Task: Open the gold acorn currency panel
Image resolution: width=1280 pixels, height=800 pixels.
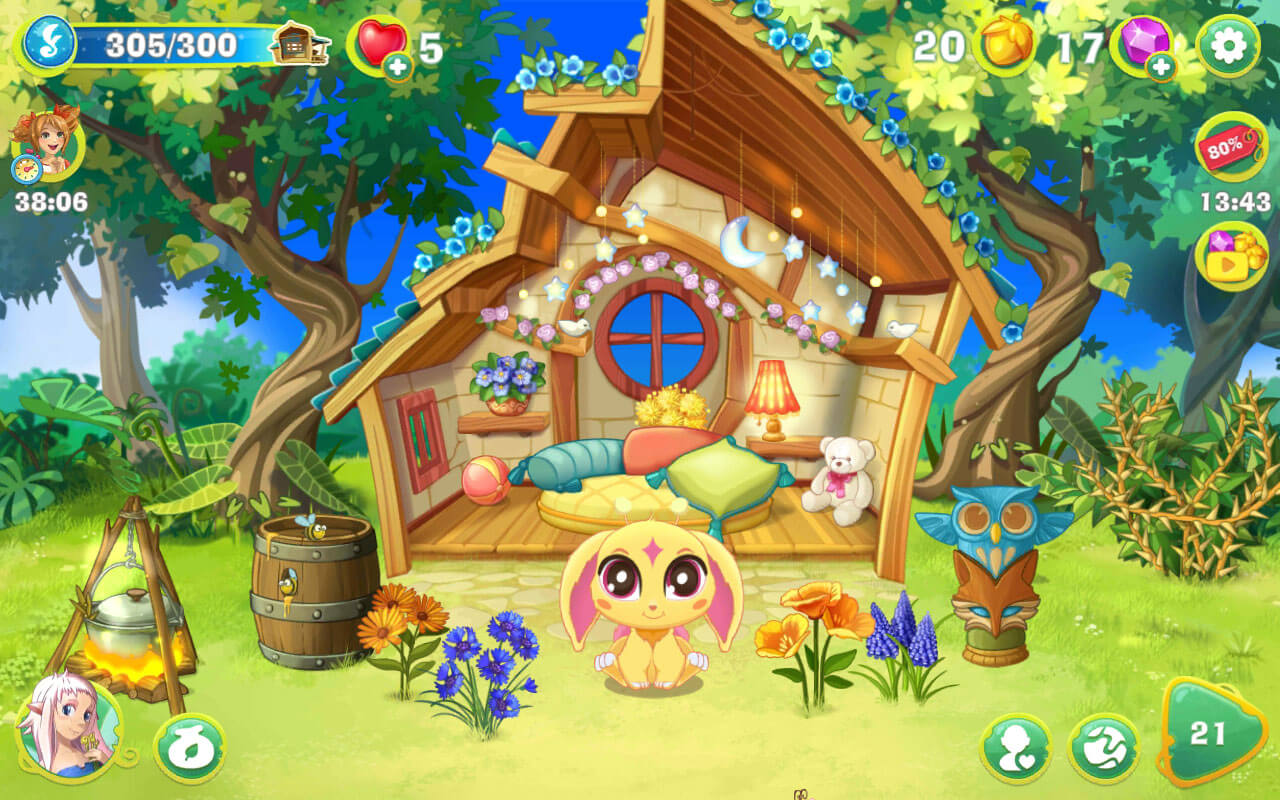Action: point(1008,44)
